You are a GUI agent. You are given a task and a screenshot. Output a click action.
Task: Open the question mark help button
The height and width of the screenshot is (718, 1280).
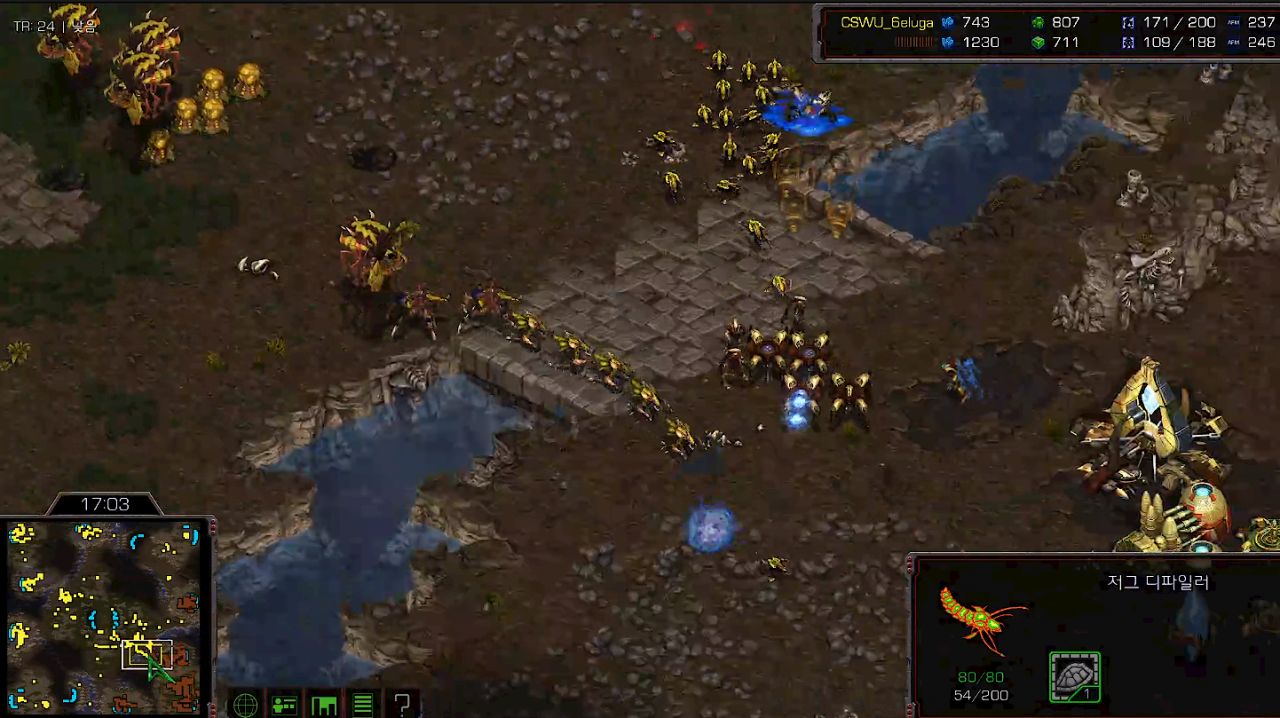click(x=402, y=705)
